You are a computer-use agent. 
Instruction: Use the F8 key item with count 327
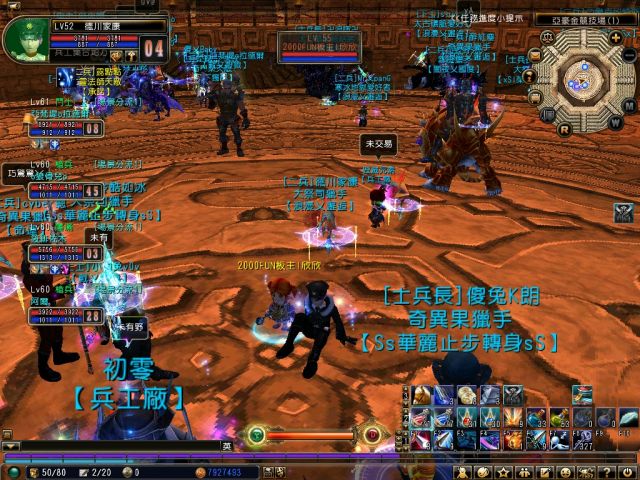[584, 439]
